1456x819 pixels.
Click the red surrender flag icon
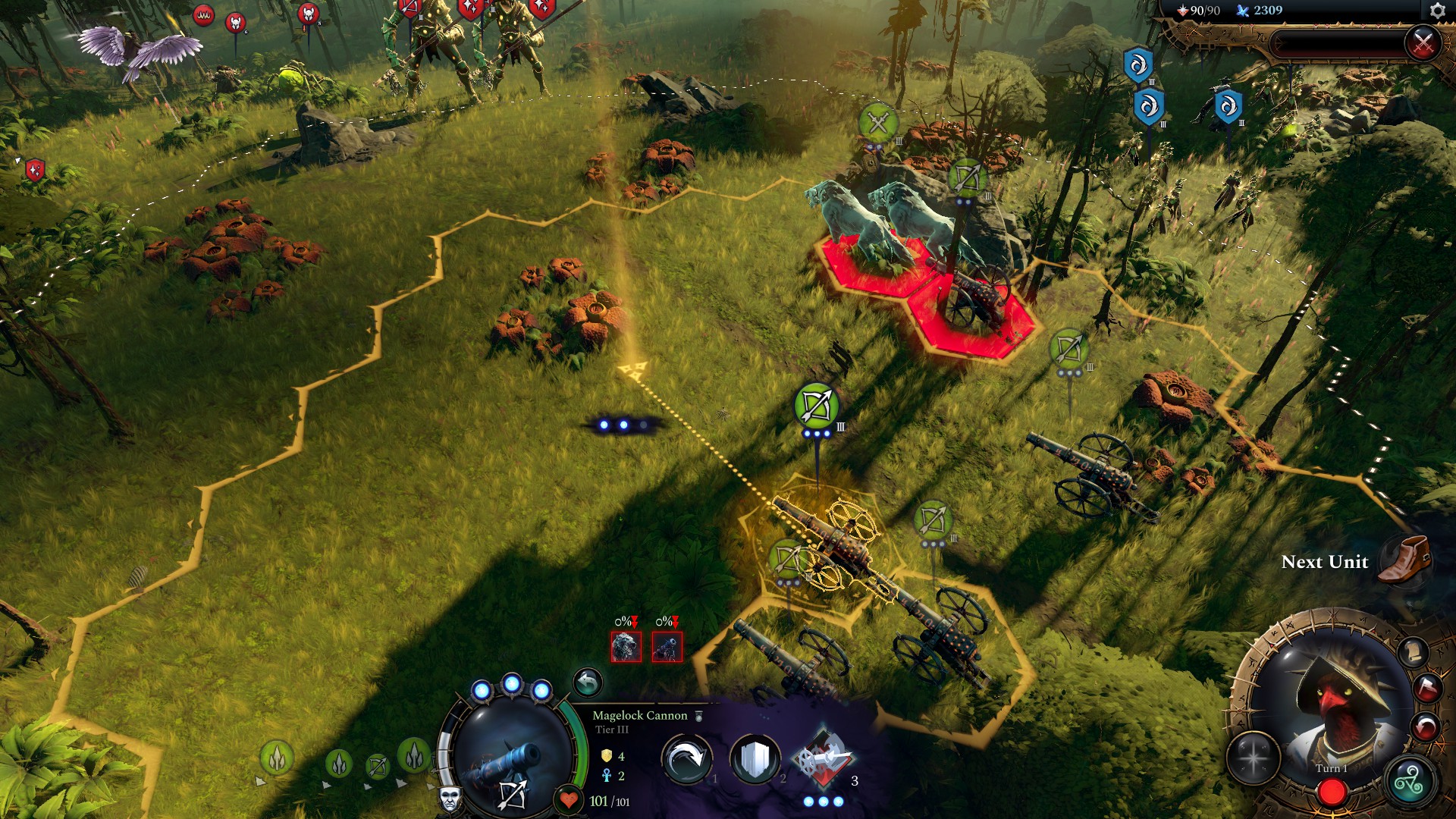(1426, 686)
